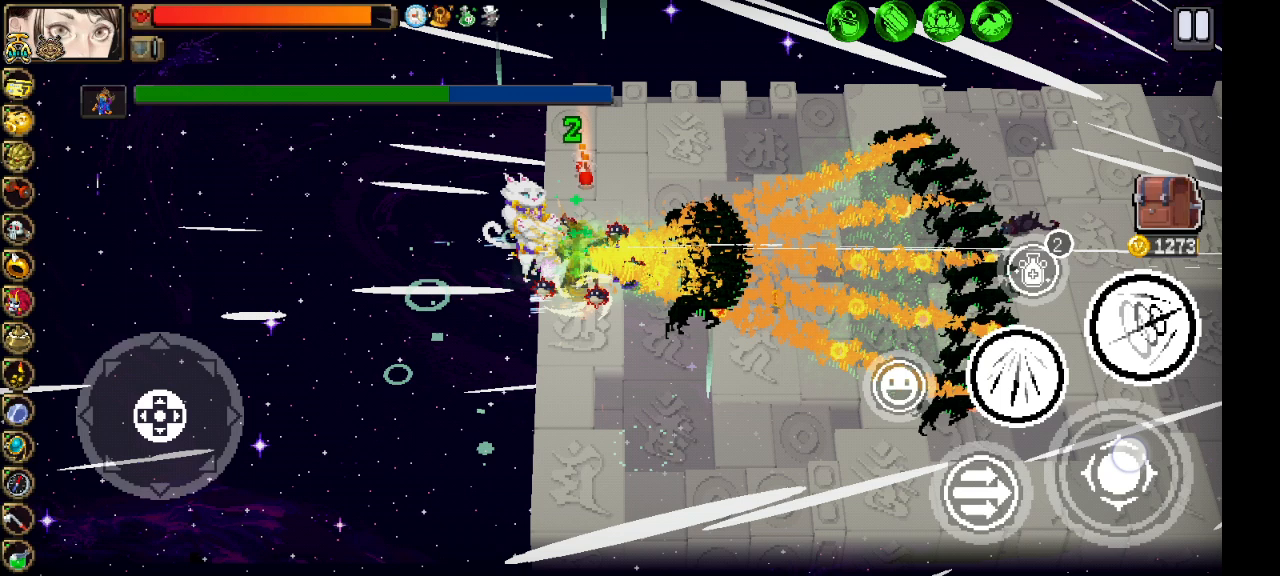Viewport: 1280px width, 576px height.
Task: Select the boss portrait icon
Action: coord(103,100)
